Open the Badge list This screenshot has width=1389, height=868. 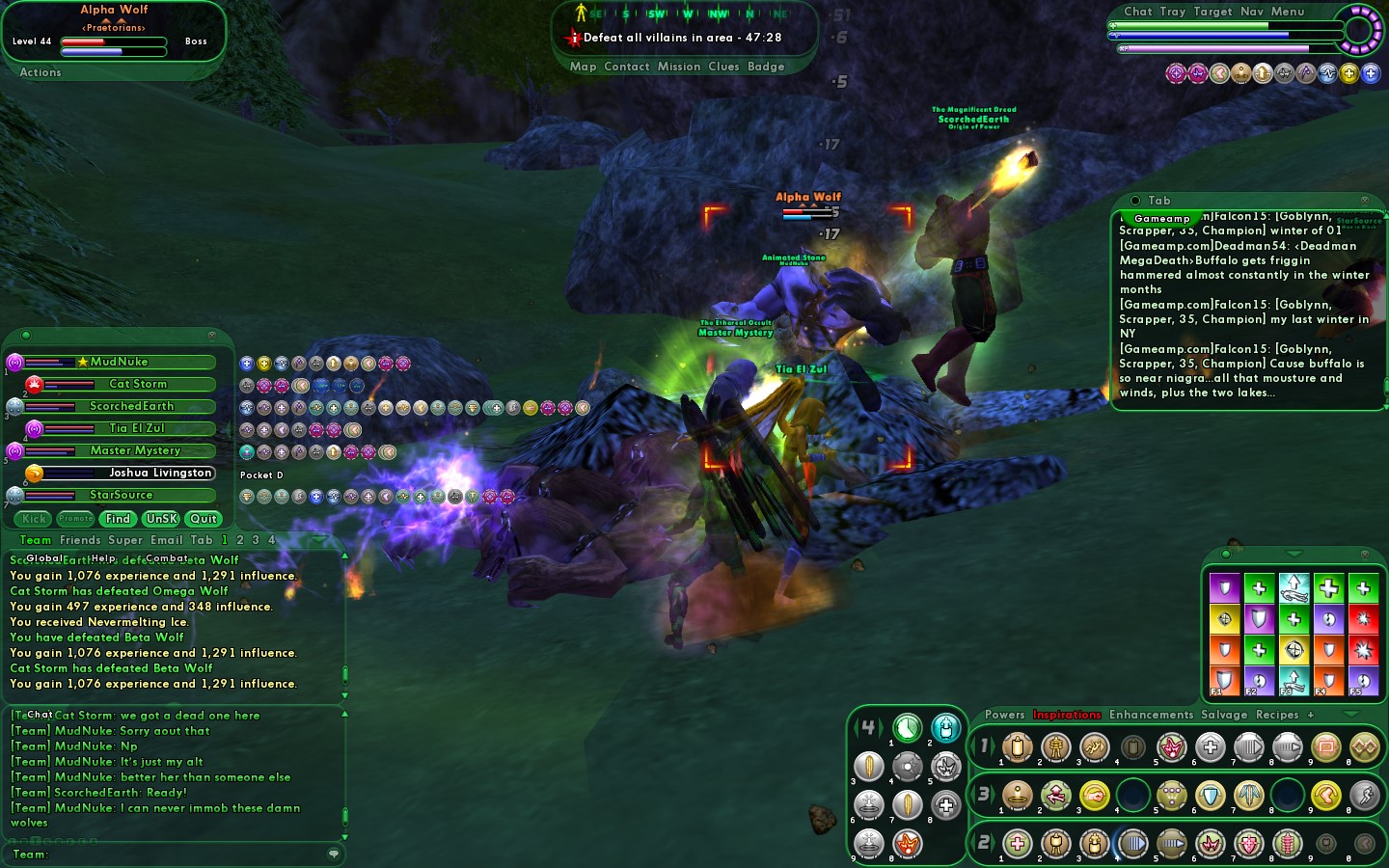coord(766,67)
